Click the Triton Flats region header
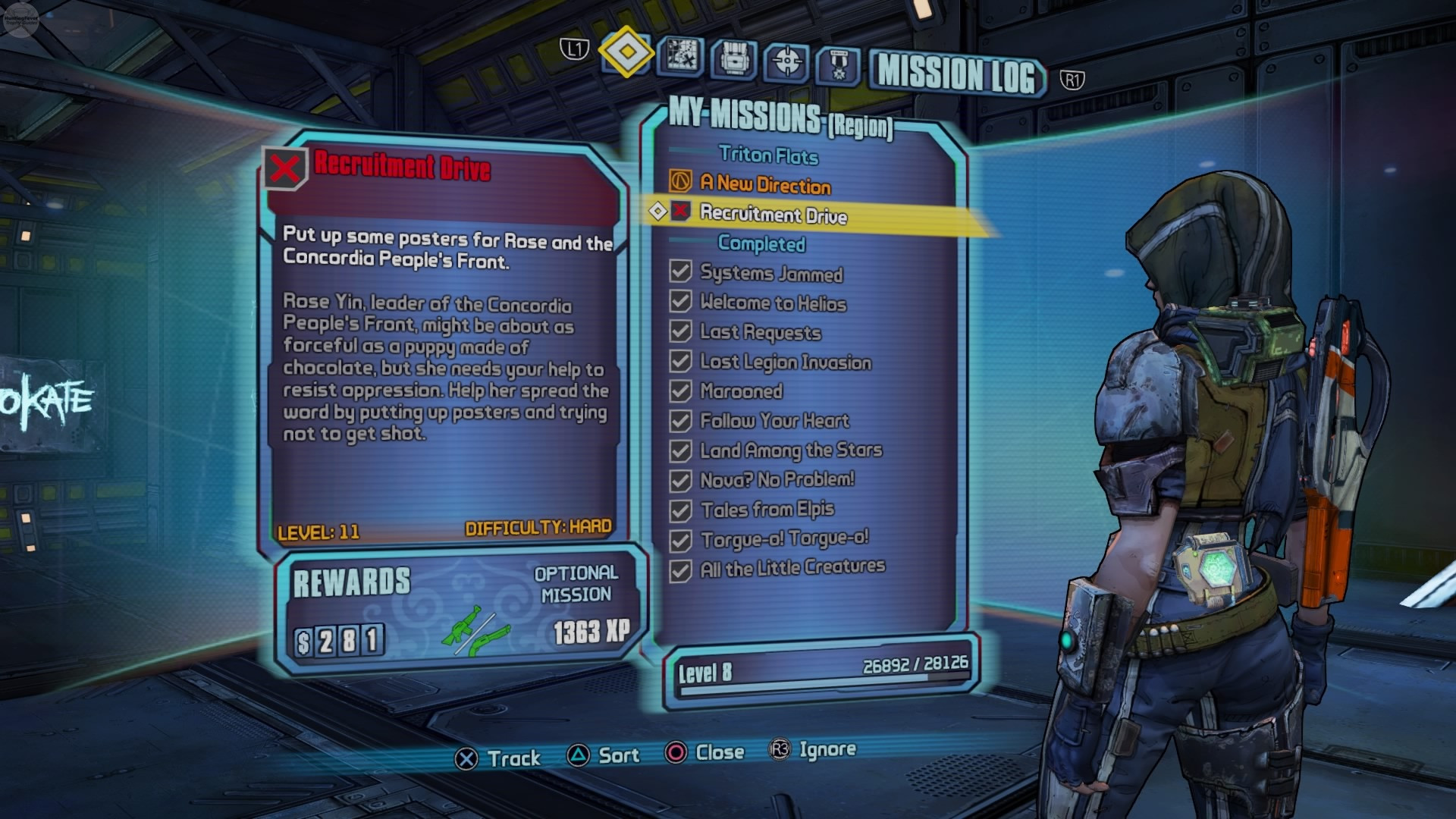1456x819 pixels. (x=768, y=155)
